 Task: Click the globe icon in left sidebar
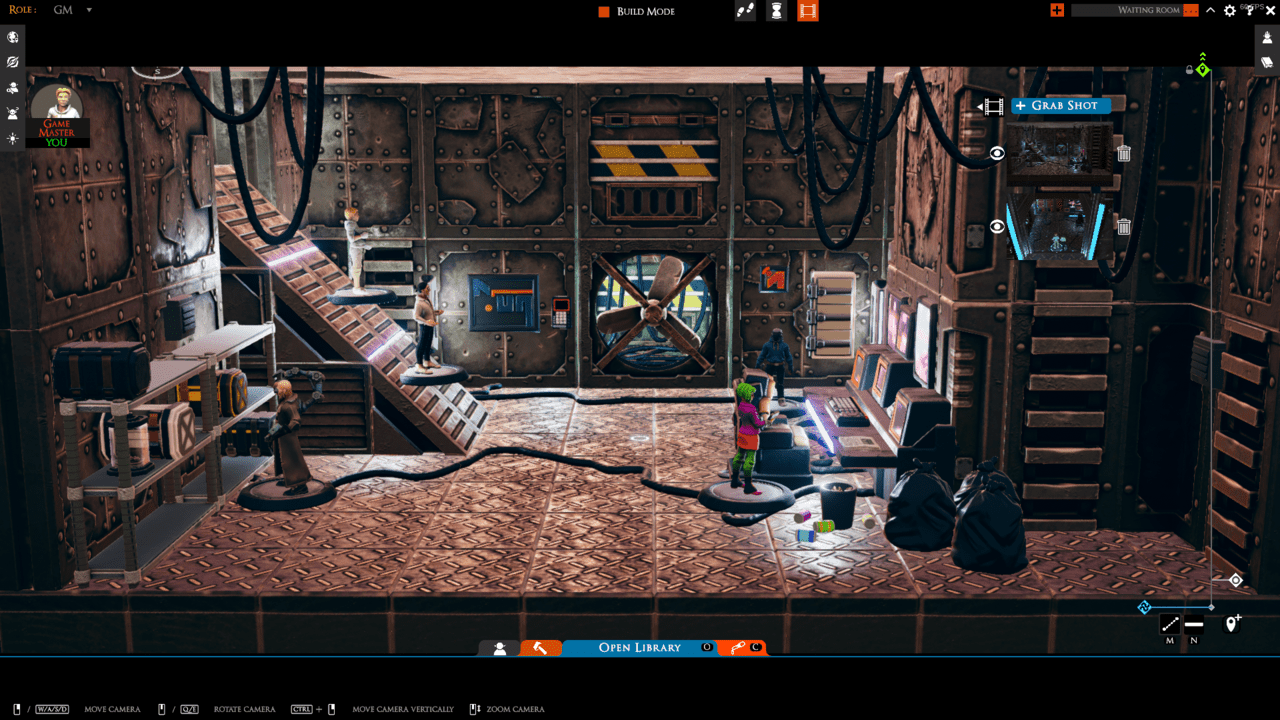tap(12, 37)
